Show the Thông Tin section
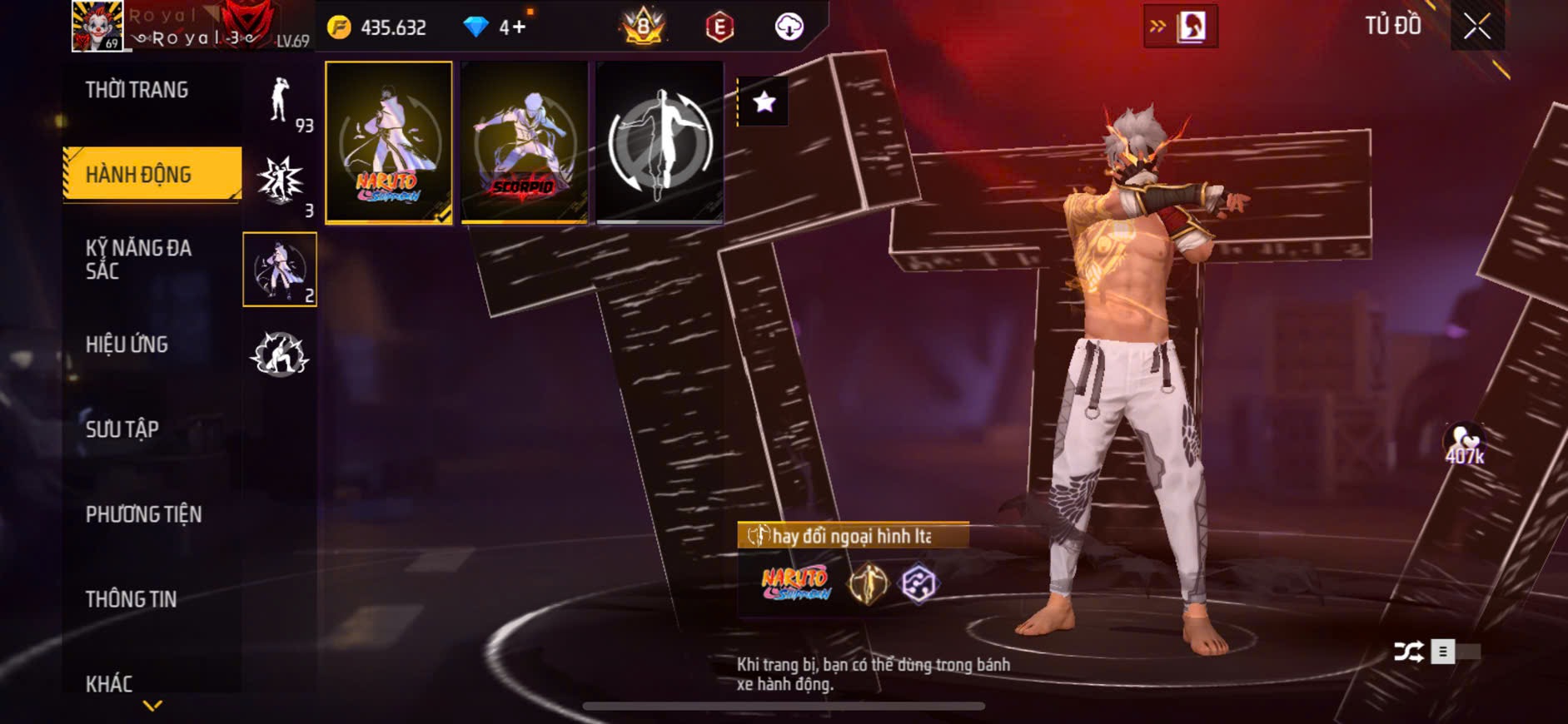Image resolution: width=1568 pixels, height=724 pixels. tap(131, 599)
